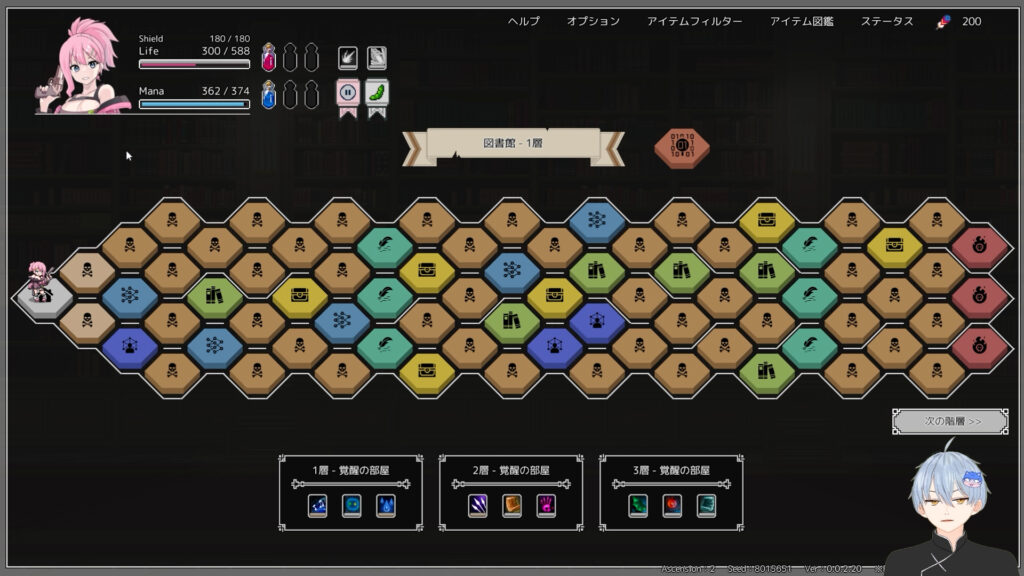Use the red life potion
1024x576 pixels.
268,58
